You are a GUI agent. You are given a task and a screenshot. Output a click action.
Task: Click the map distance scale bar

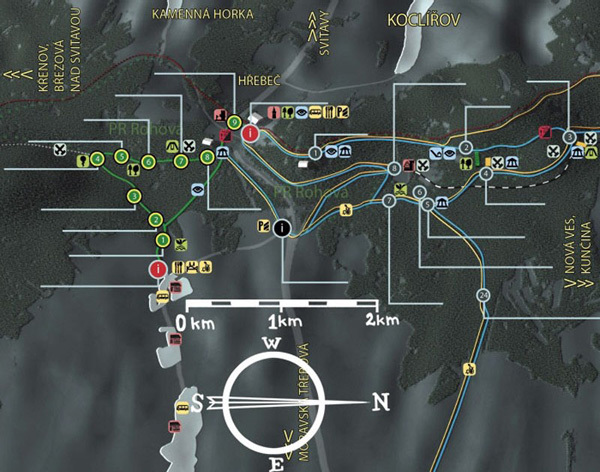click(x=281, y=303)
